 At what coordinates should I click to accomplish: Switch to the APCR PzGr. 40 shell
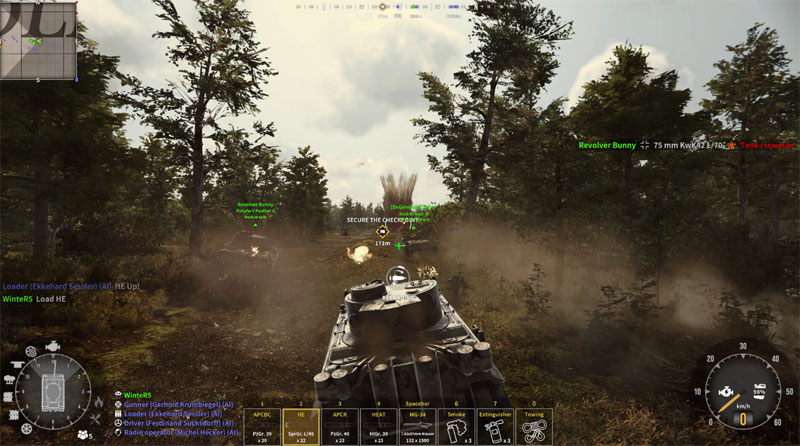pos(340,425)
